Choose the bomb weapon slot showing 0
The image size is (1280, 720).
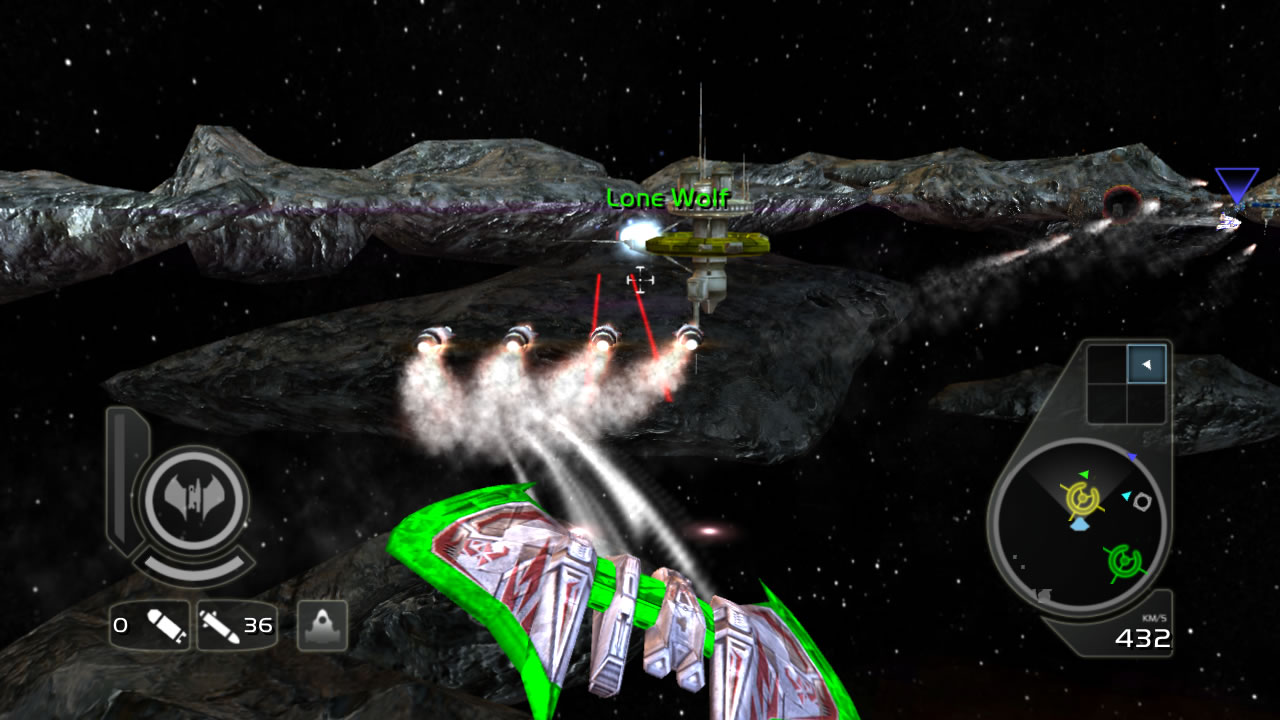151,626
